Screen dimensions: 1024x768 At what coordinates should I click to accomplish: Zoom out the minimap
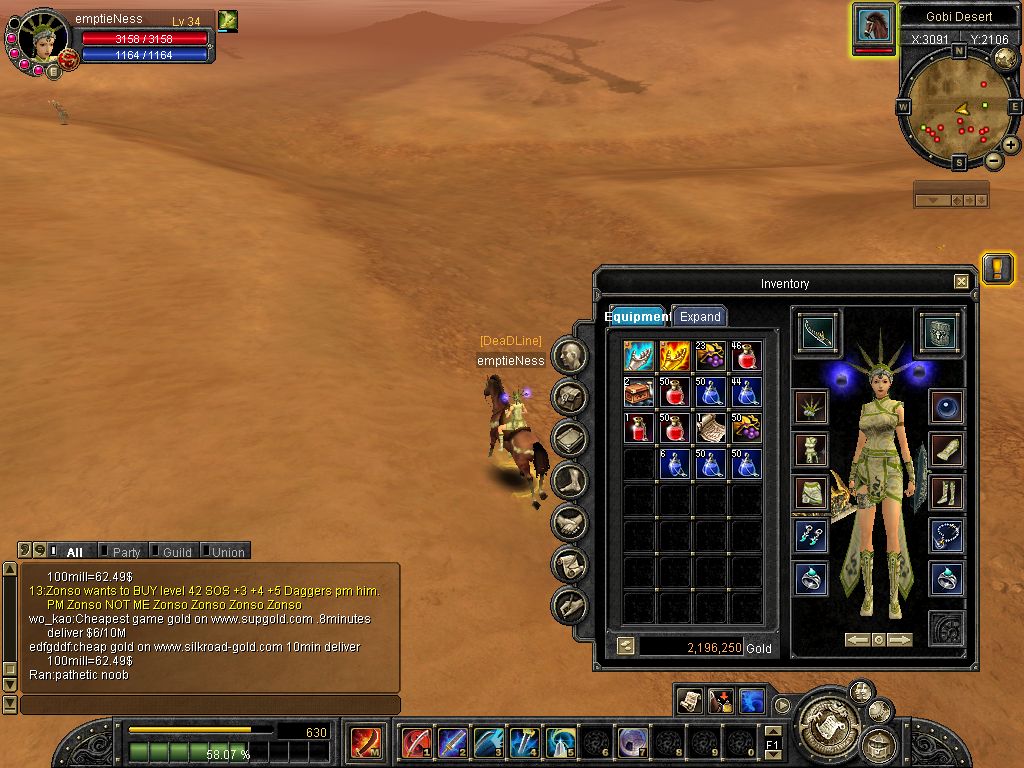[x=993, y=160]
